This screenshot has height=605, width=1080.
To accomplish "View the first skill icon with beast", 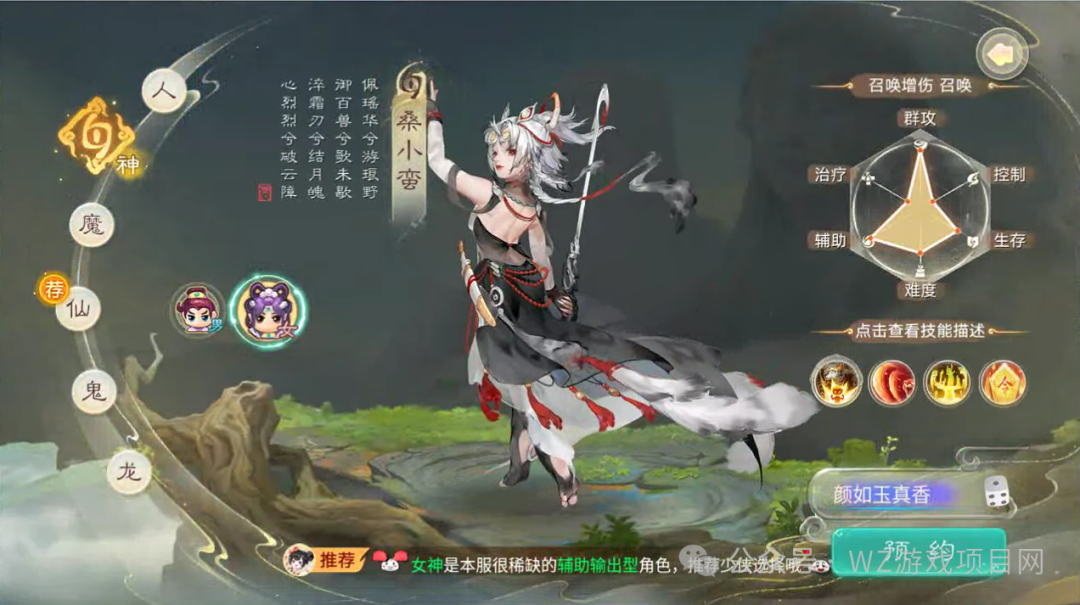I will (x=836, y=381).
